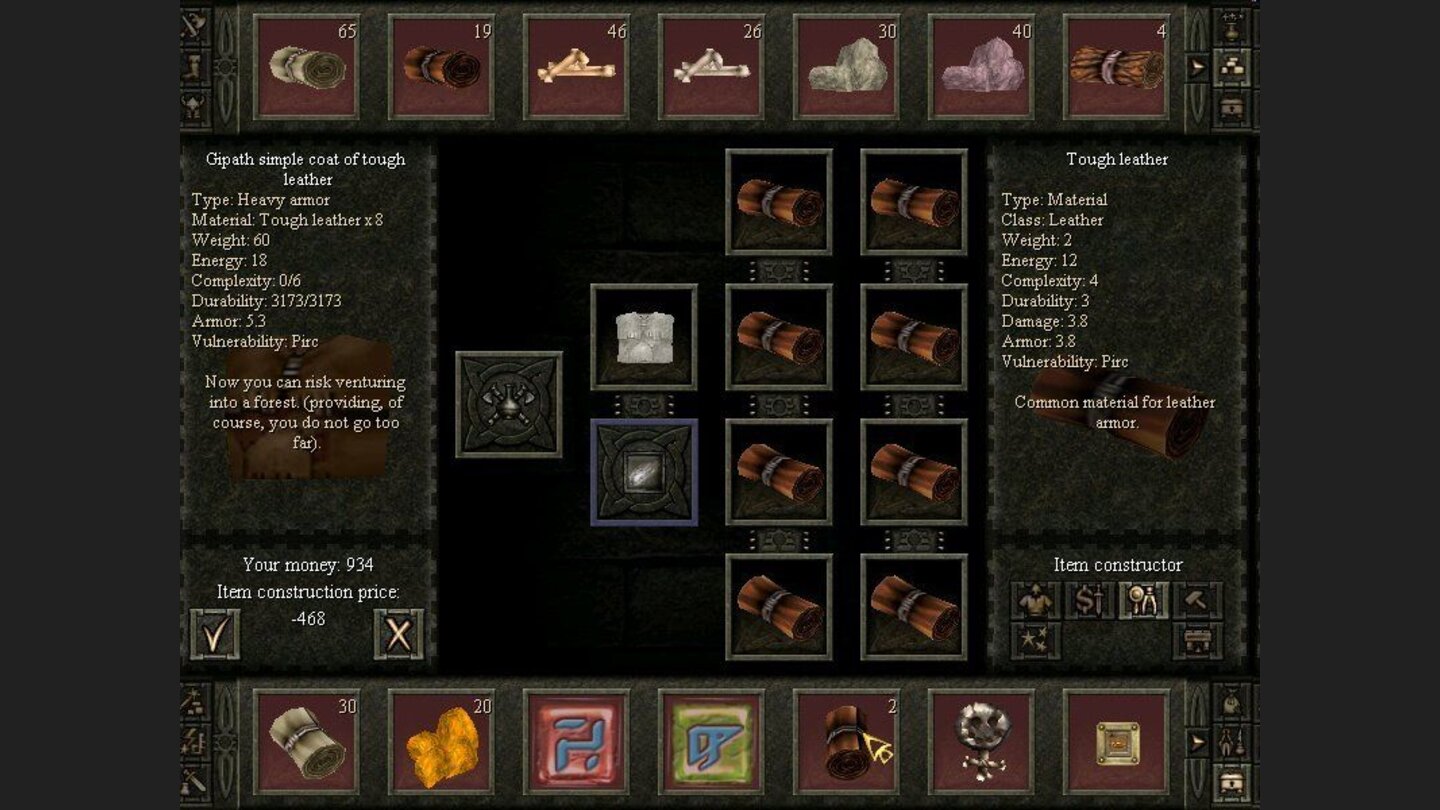Open the magnifying glass appraisal tool
The width and height of the screenshot is (1440, 810).
pyautogui.click(x=1145, y=600)
